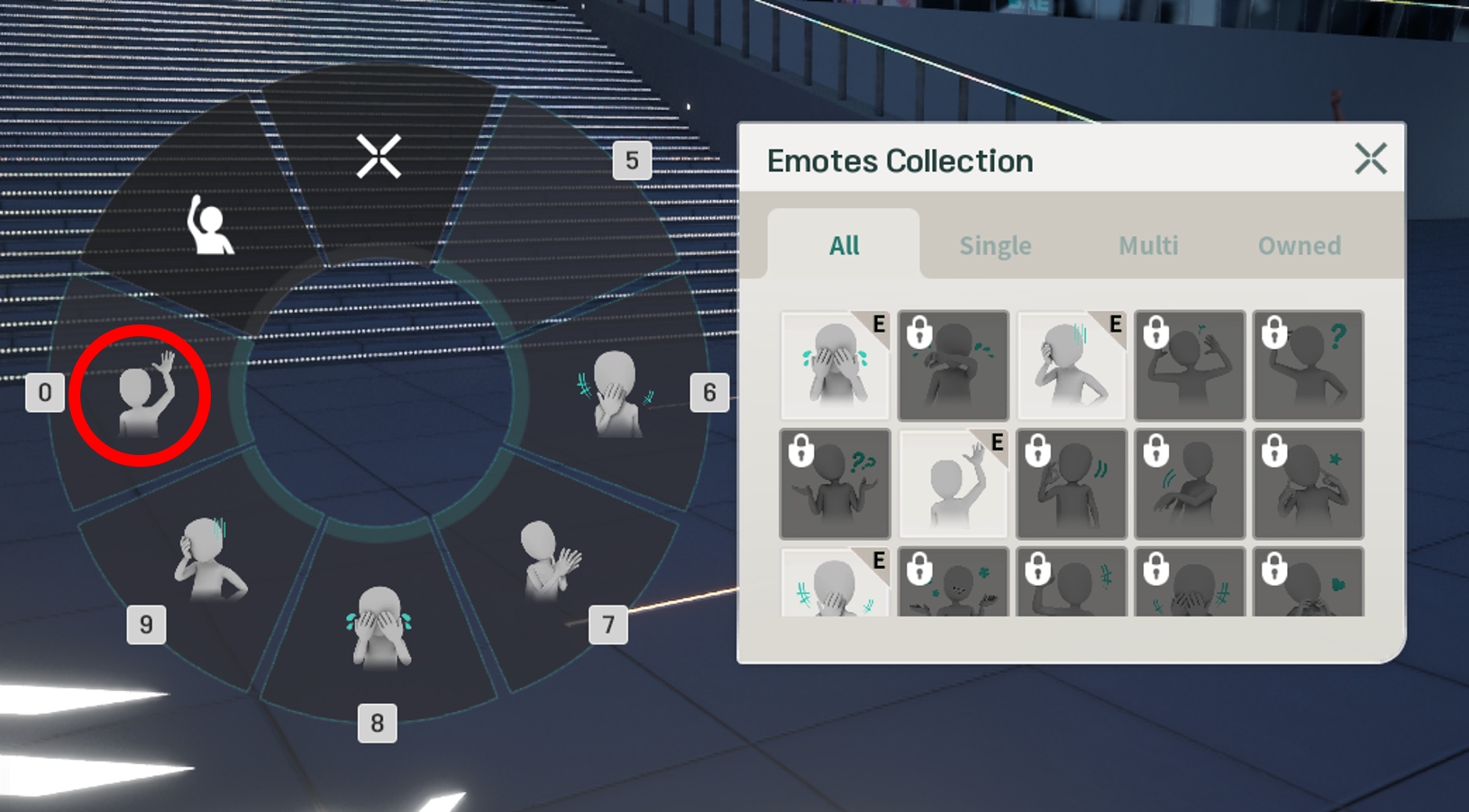Open the Single emotes tab
Screen dimensions: 1469x812
click(x=995, y=245)
